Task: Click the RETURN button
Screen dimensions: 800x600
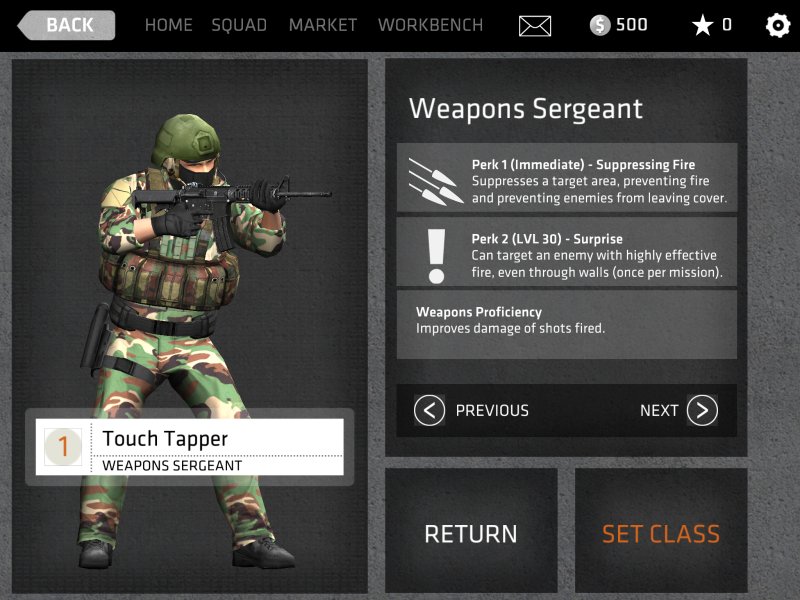Action: tap(471, 533)
